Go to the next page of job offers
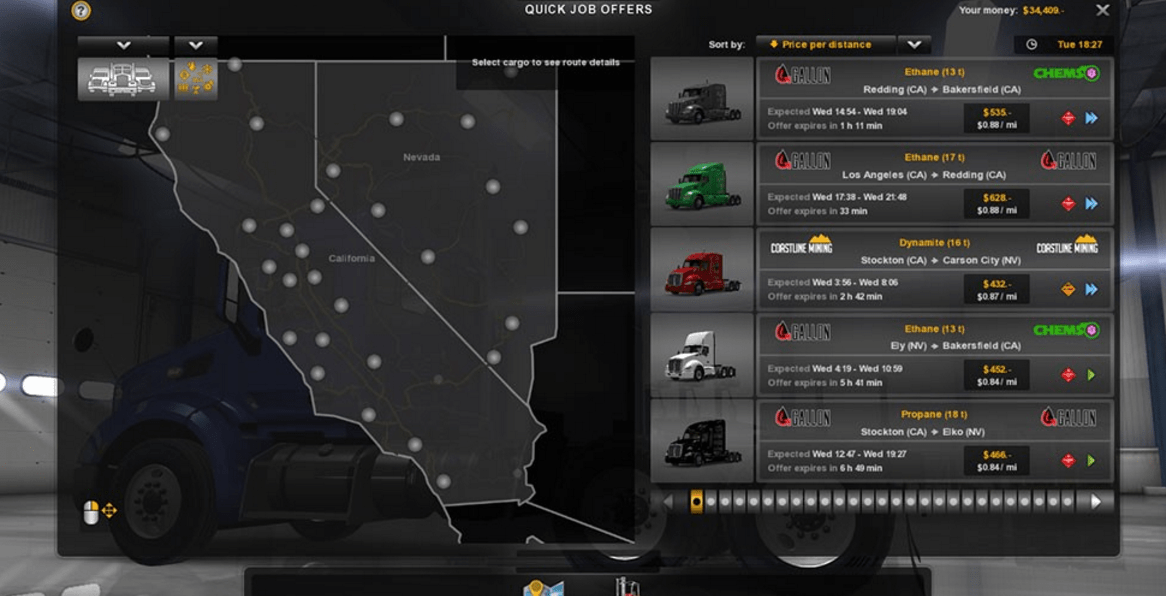Screen dimensions: 1166x596 [1096, 502]
